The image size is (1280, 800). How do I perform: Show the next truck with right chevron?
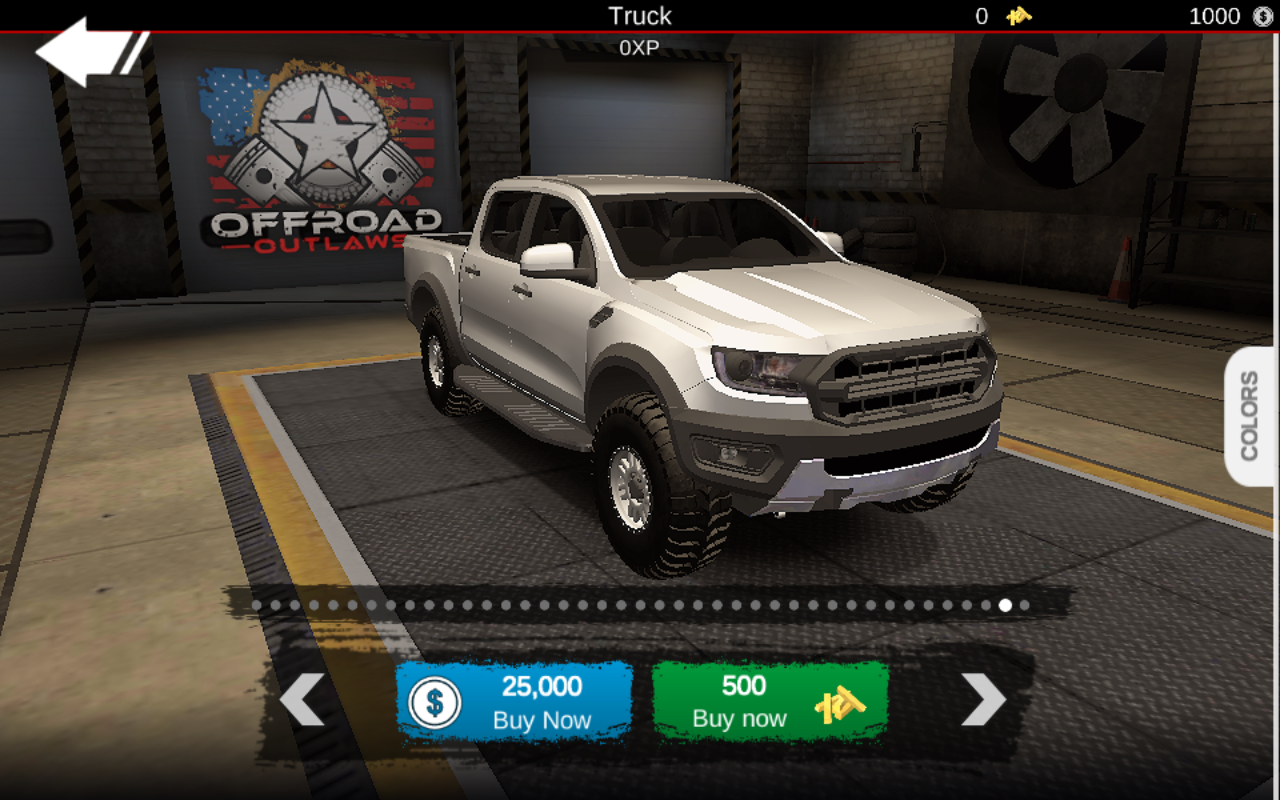pos(983,699)
